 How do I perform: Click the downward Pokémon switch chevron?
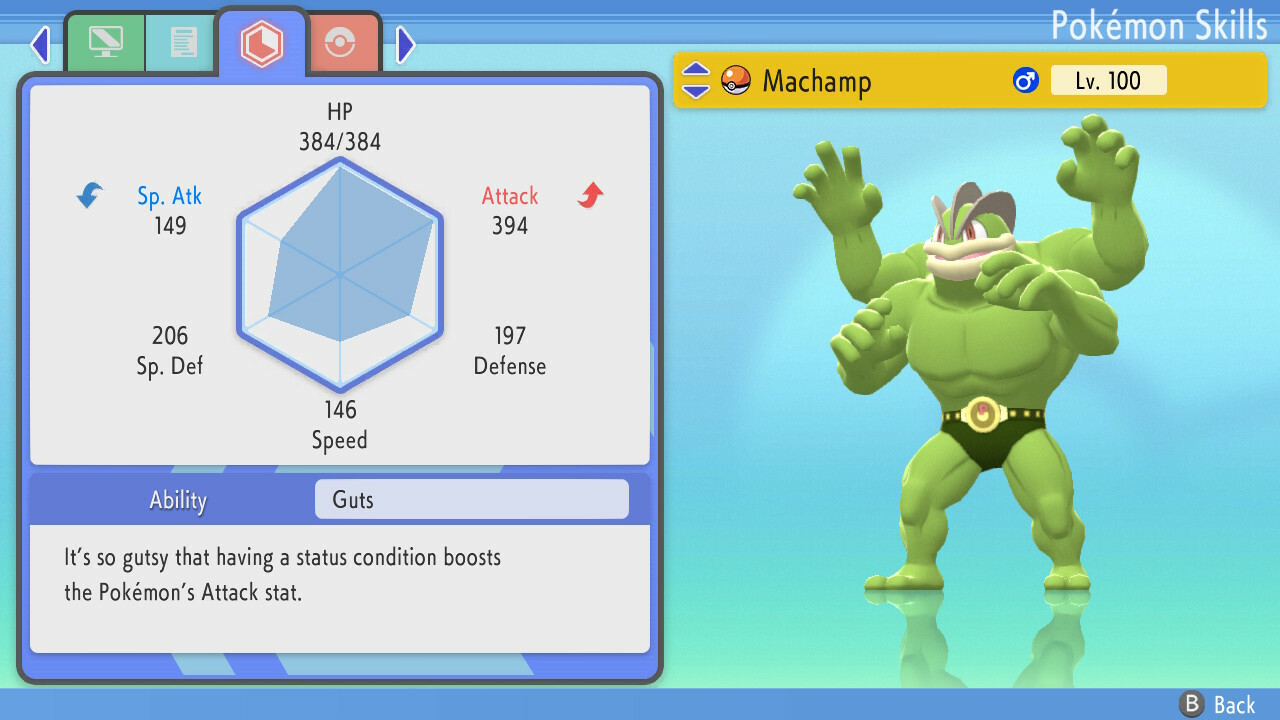click(x=694, y=91)
